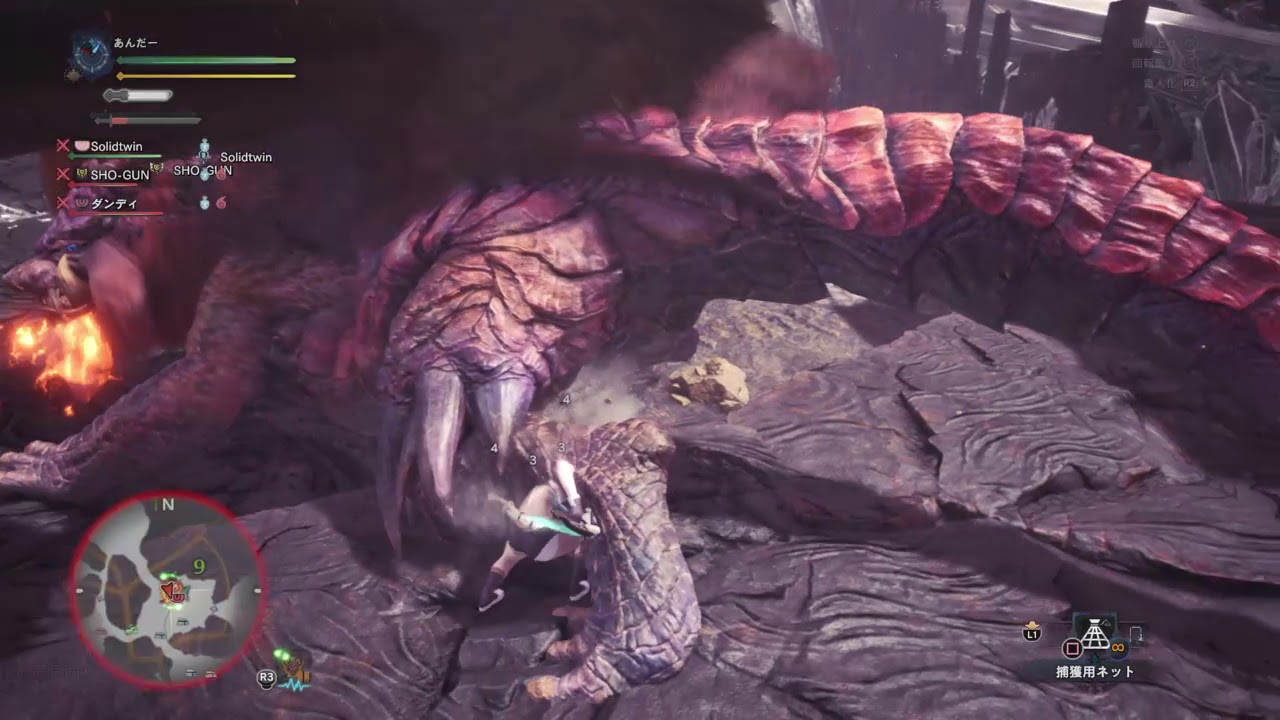Select the floating Solidtwin nameplate over the monster
The height and width of the screenshot is (720, 1280).
coord(246,156)
